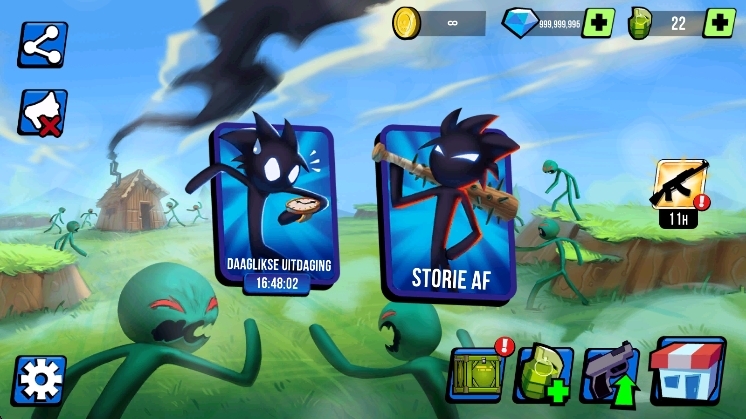Open the share button
Viewport: 746px width, 419px height.
41,45
